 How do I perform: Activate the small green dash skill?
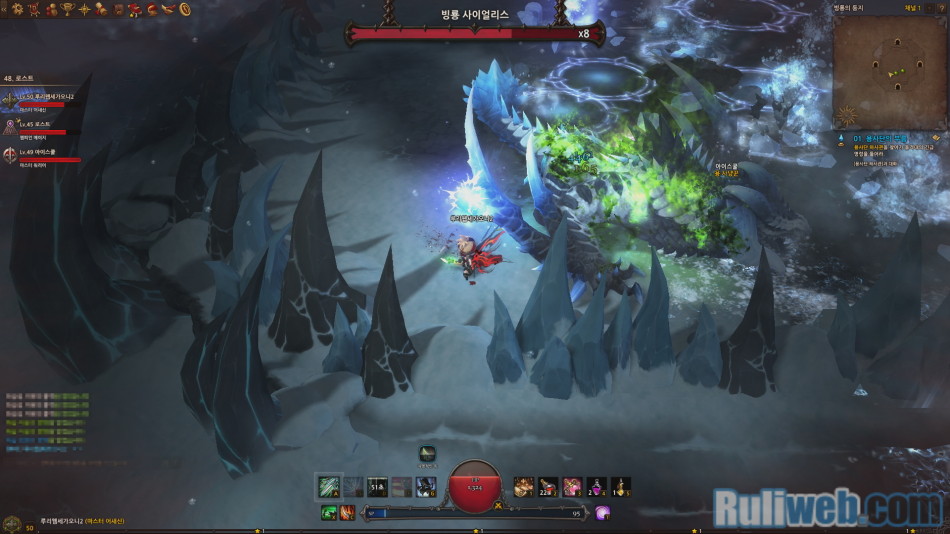[x=328, y=513]
